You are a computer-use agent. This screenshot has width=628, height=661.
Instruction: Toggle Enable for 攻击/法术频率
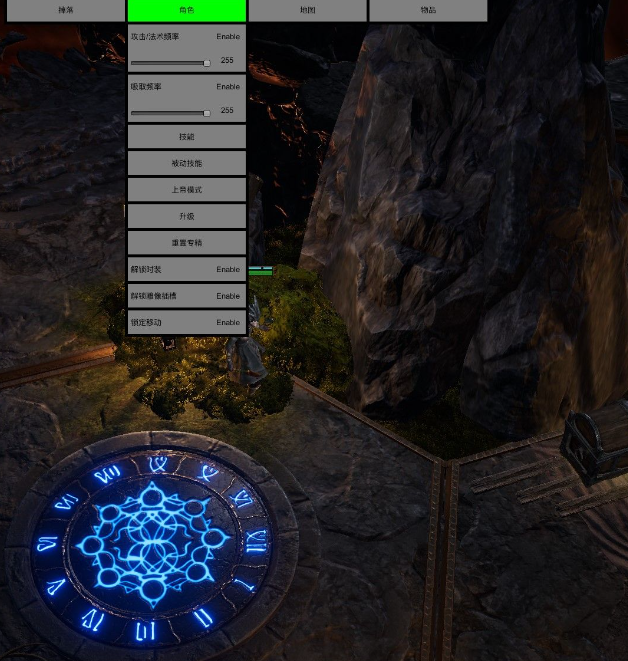click(x=228, y=37)
